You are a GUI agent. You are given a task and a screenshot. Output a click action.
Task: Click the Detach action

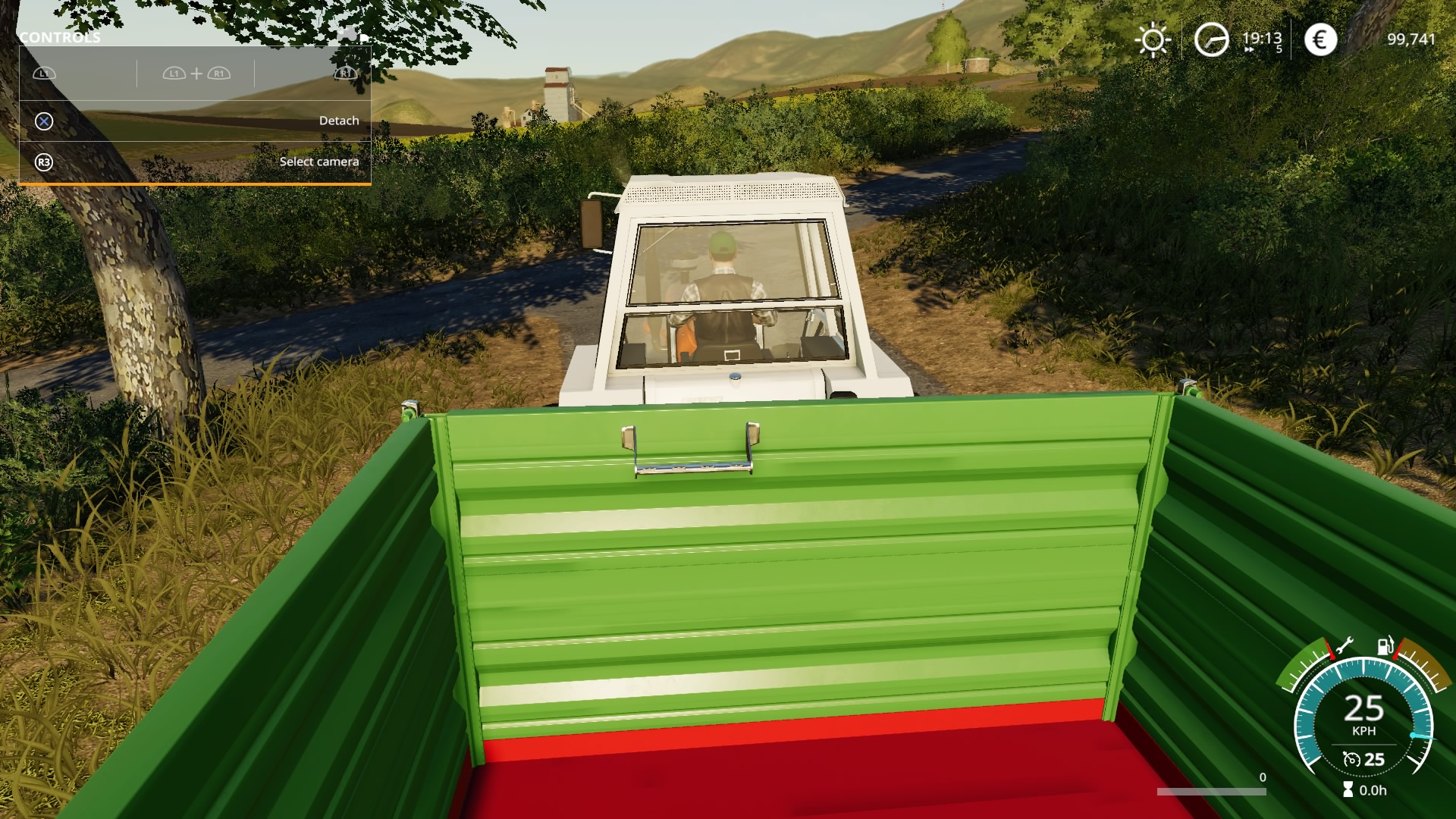(x=339, y=120)
